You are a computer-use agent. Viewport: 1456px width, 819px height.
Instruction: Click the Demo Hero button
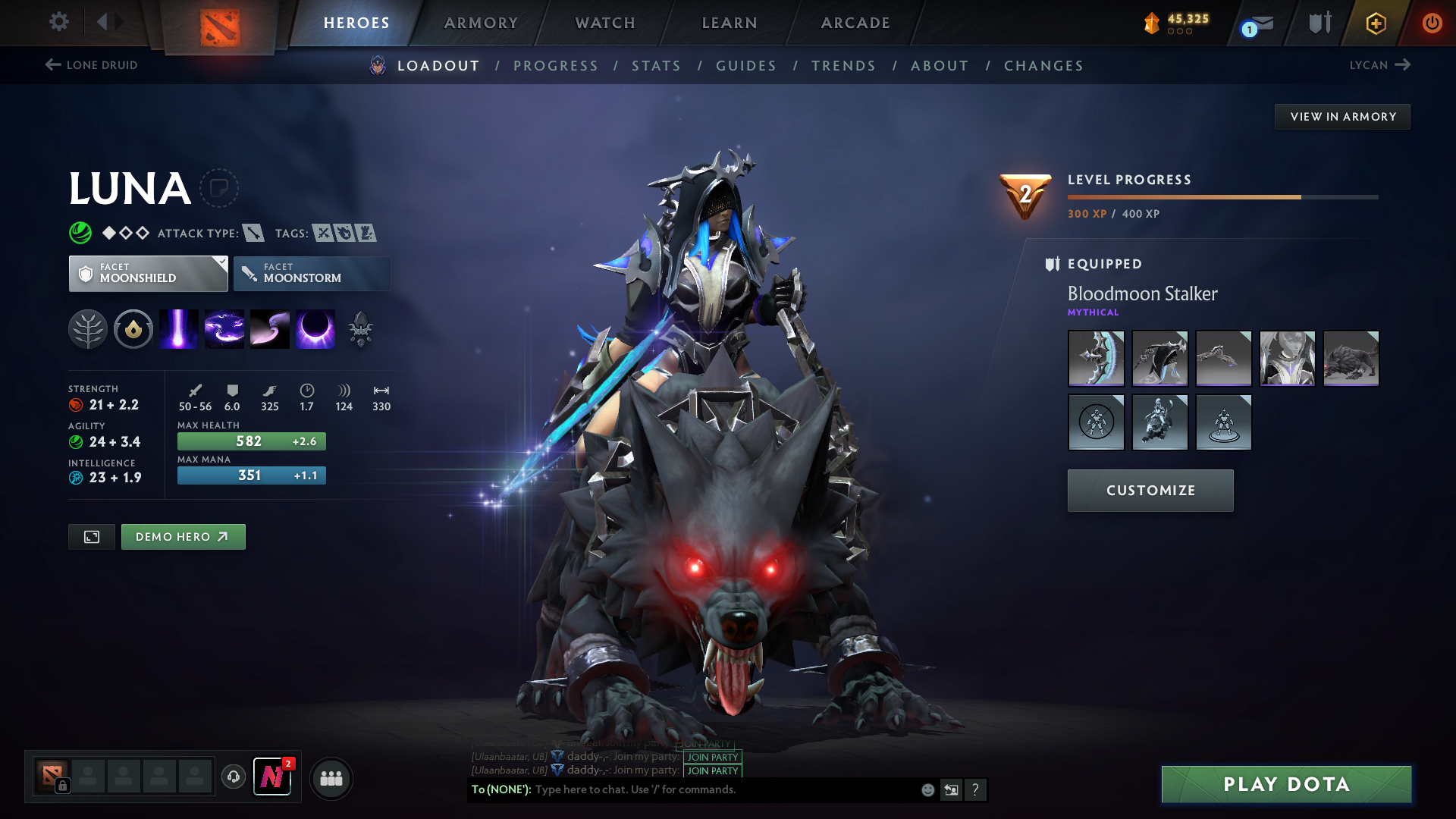point(183,536)
